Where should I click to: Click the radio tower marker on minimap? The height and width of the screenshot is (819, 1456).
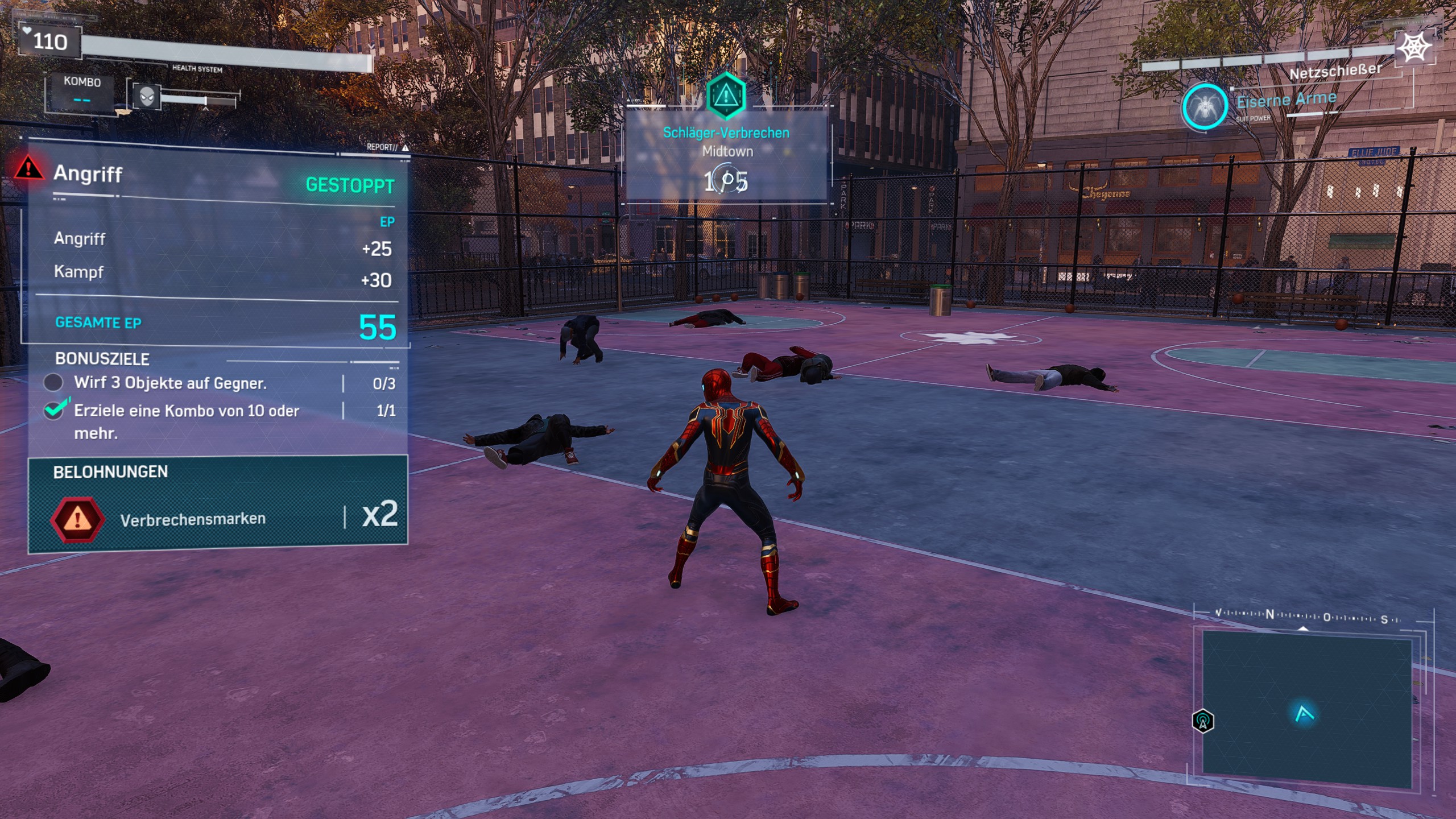(x=1202, y=721)
